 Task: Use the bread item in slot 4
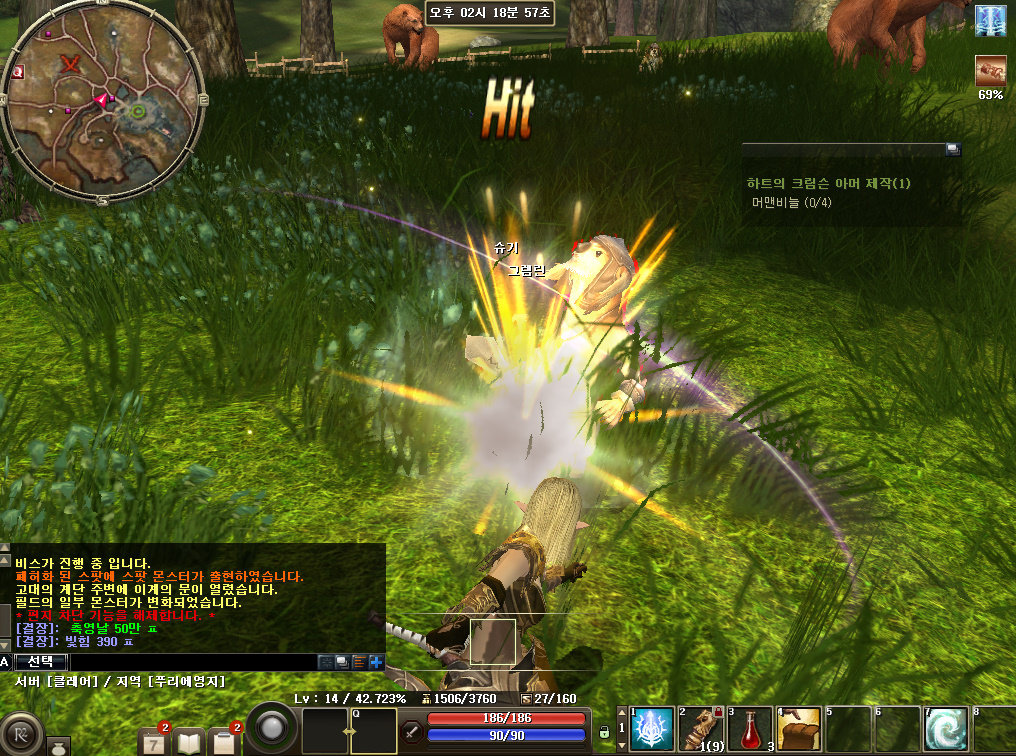[x=798, y=731]
